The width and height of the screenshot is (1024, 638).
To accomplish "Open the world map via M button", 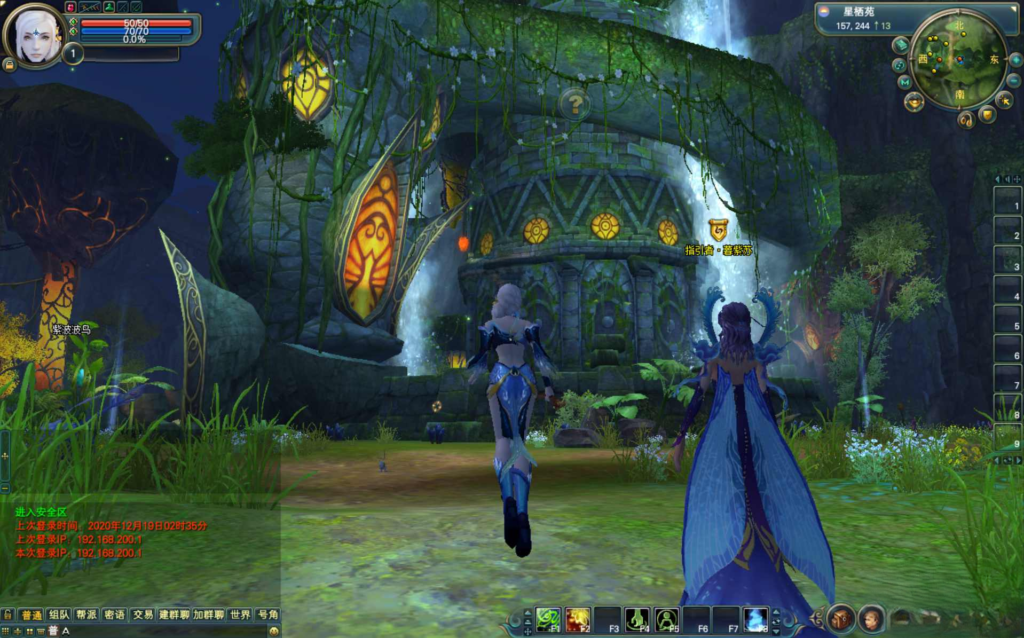I will point(904,81).
